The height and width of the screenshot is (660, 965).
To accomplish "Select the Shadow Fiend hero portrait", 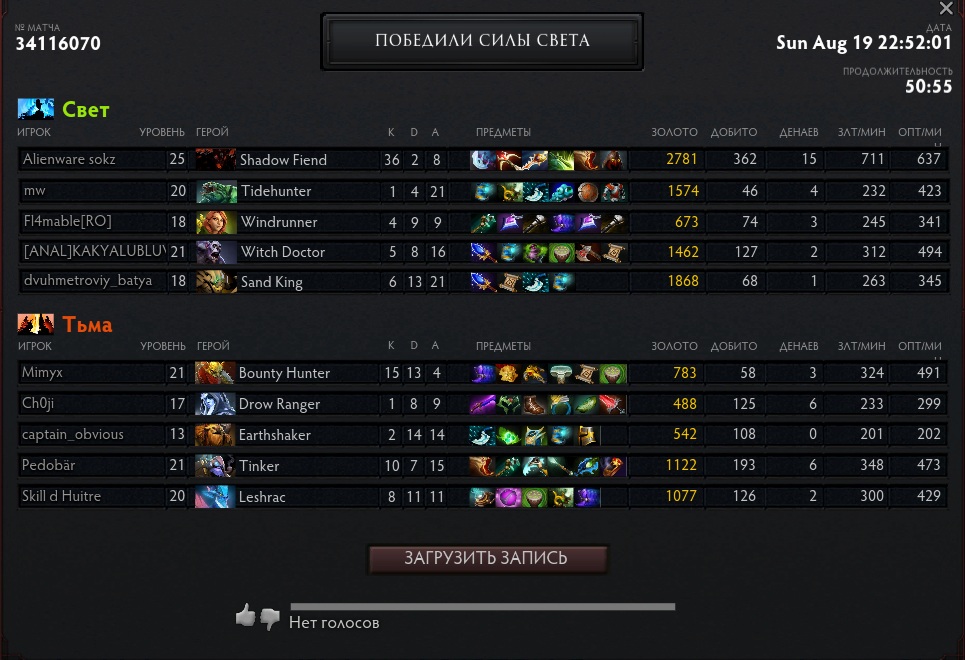I will [x=216, y=160].
